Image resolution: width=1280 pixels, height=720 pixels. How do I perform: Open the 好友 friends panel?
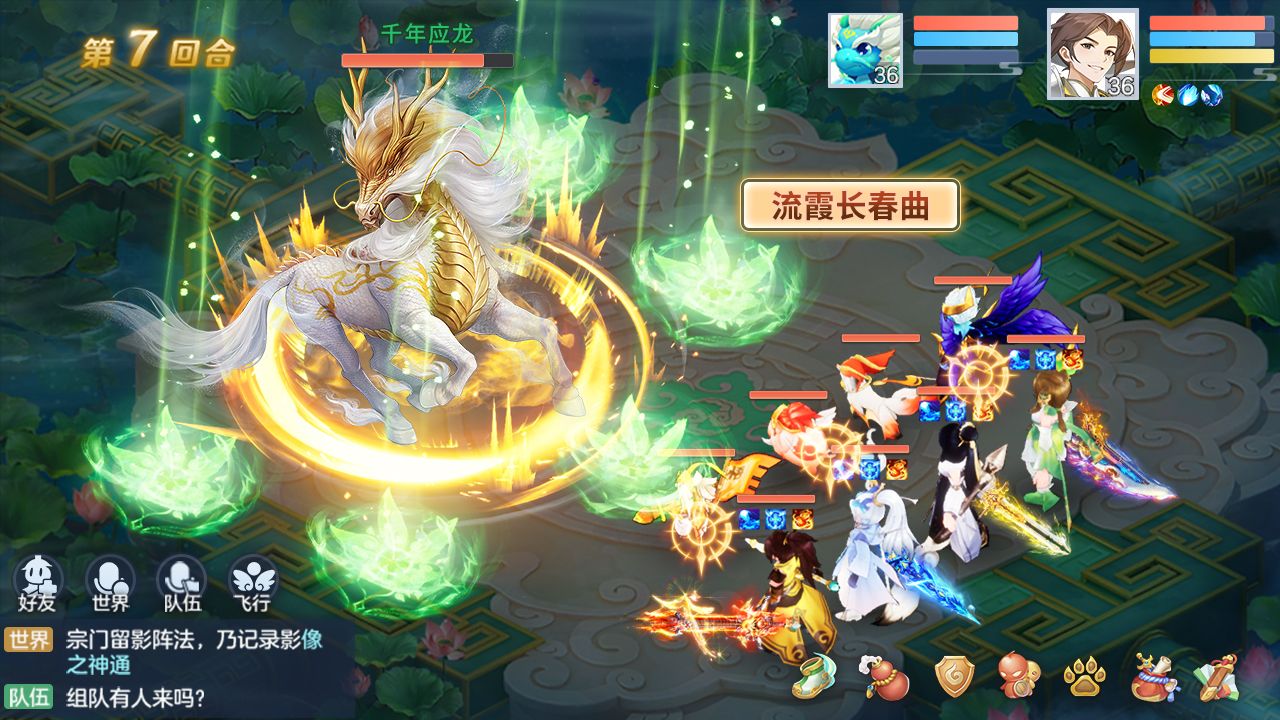pos(38,581)
